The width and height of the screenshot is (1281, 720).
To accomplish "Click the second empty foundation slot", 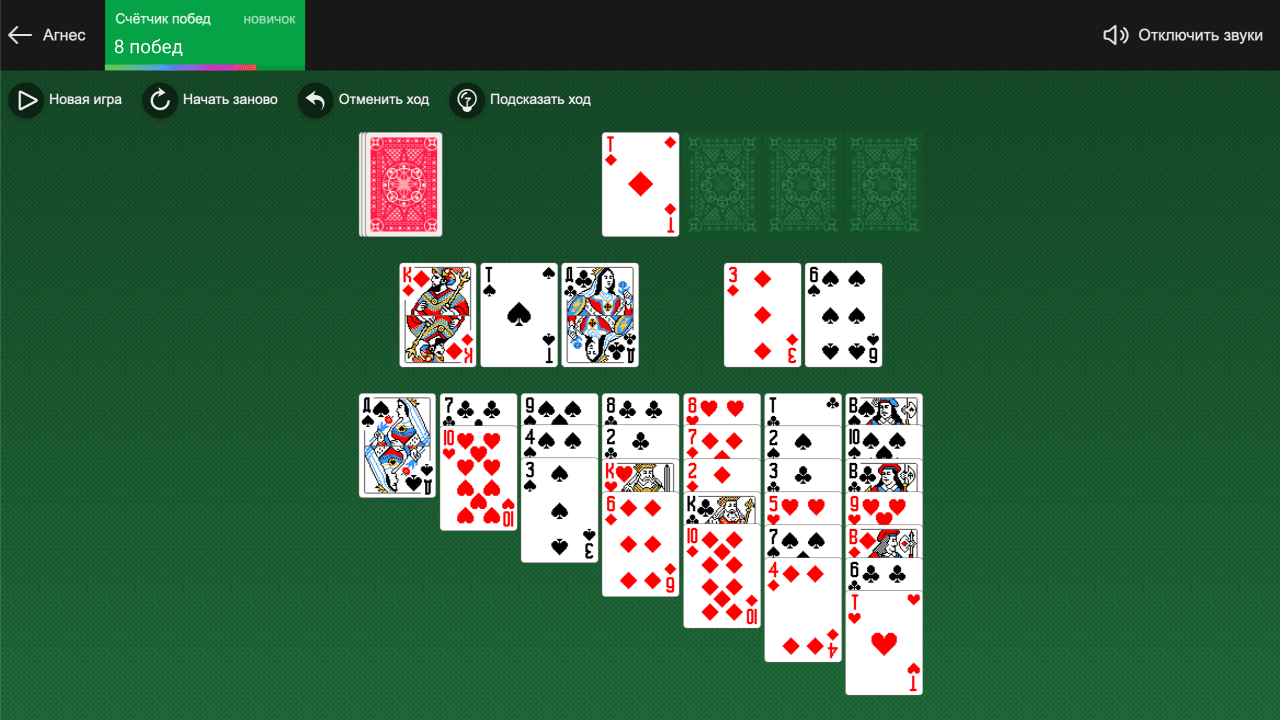I will coord(721,184).
